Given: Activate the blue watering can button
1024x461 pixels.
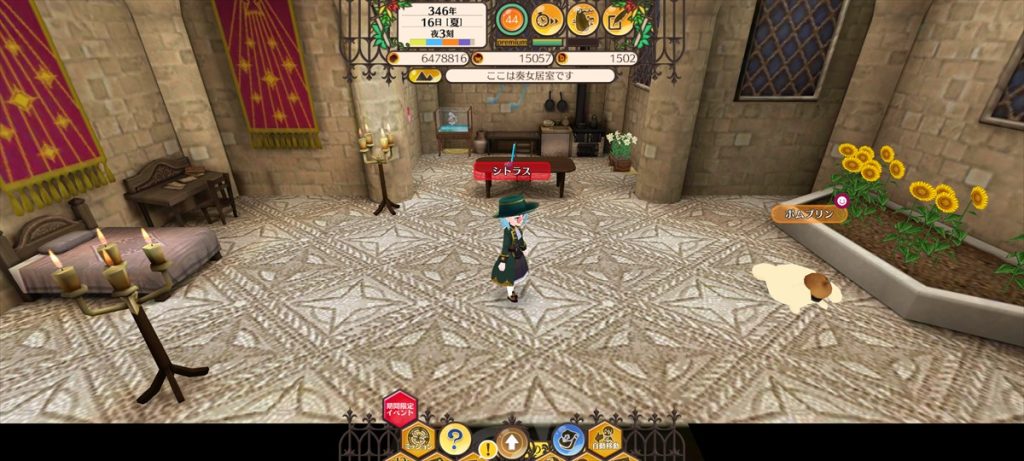Looking at the screenshot, I should point(568,439).
